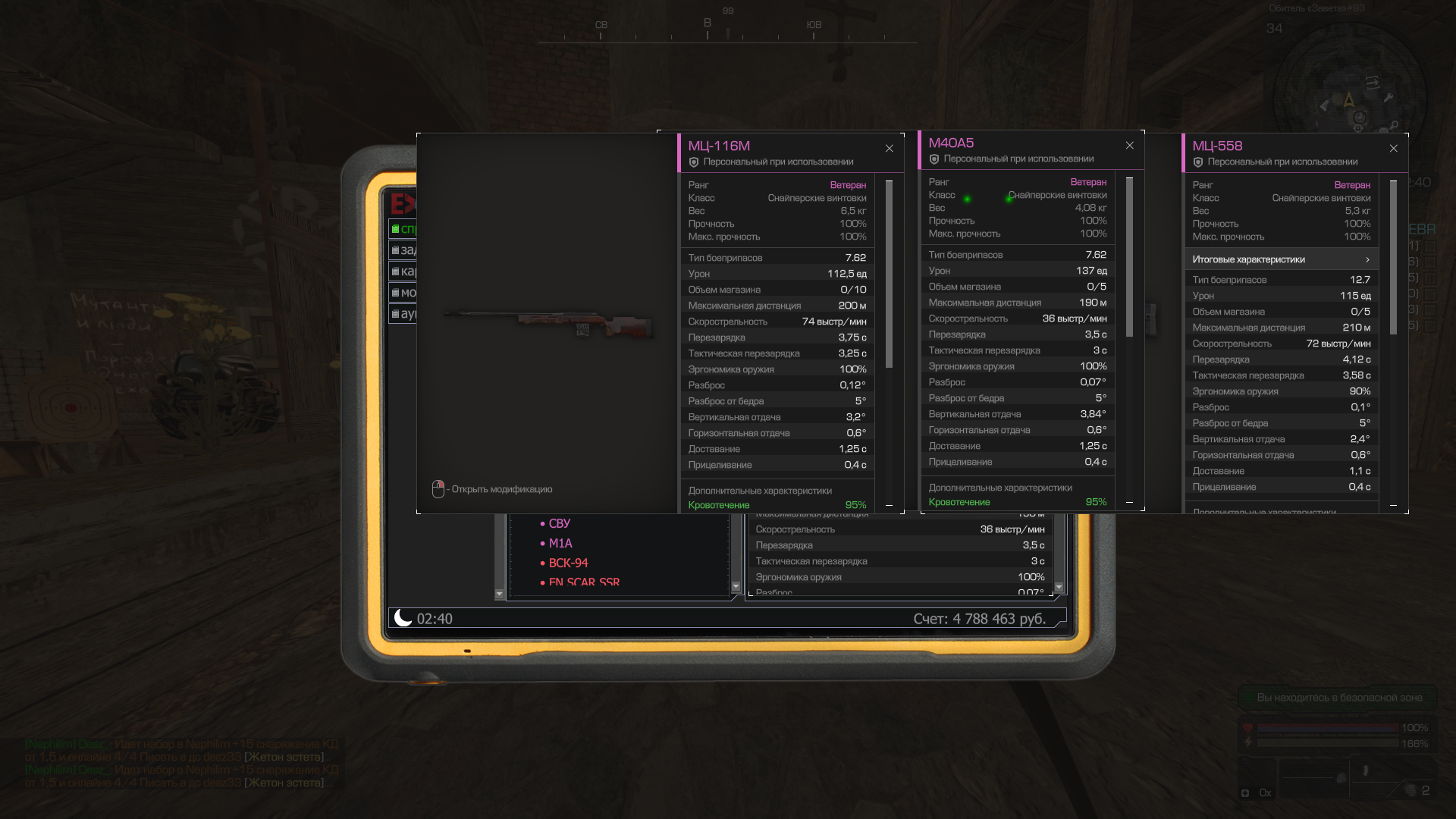Viewport: 1456px width, 819px height.
Task: Open the PDA tab starting with "аук"
Action: click(403, 314)
